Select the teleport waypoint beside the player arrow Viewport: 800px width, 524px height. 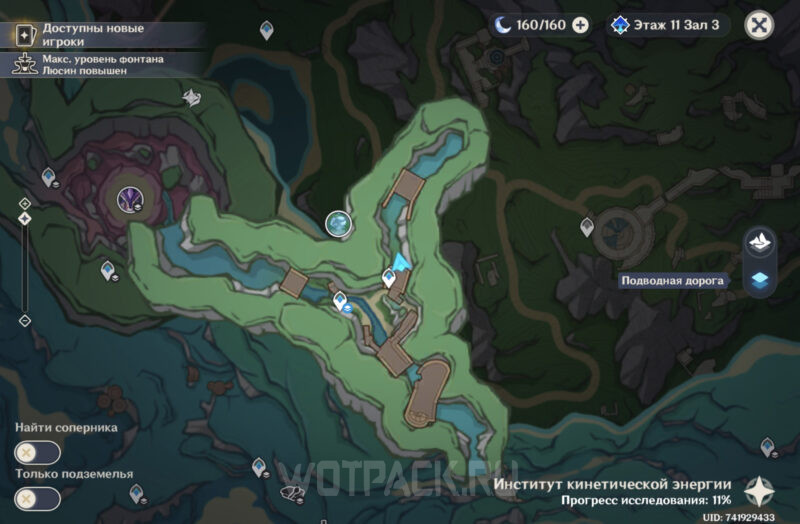coord(389,277)
